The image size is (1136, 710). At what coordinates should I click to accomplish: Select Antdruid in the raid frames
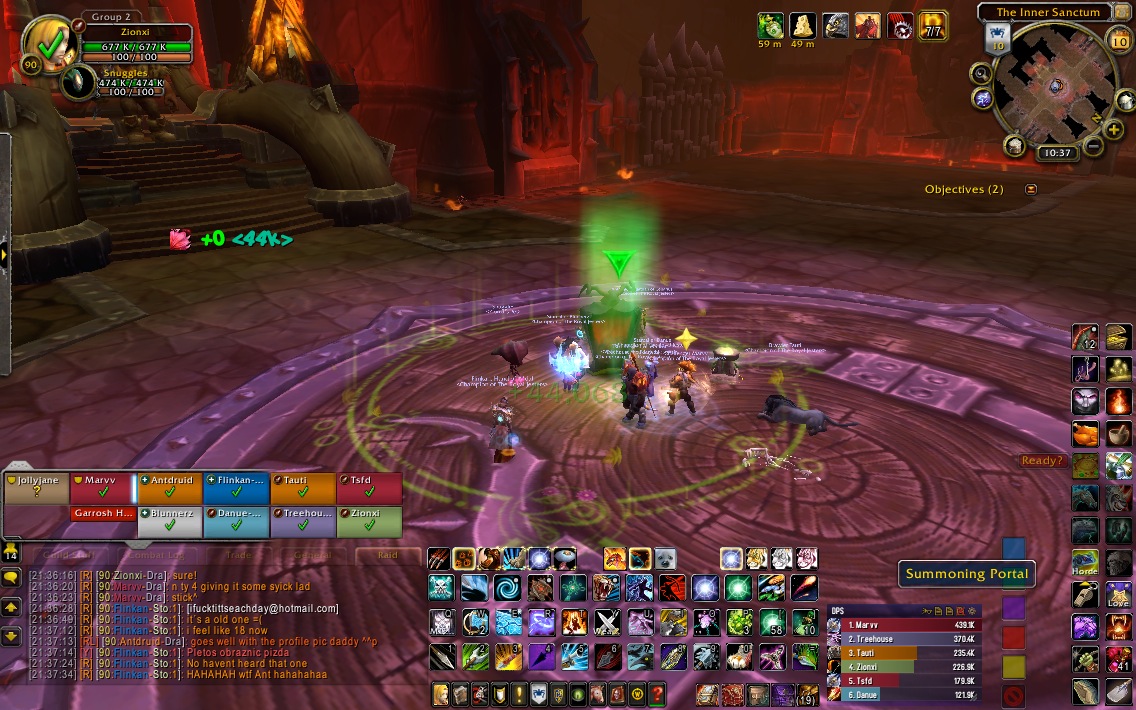(169, 487)
